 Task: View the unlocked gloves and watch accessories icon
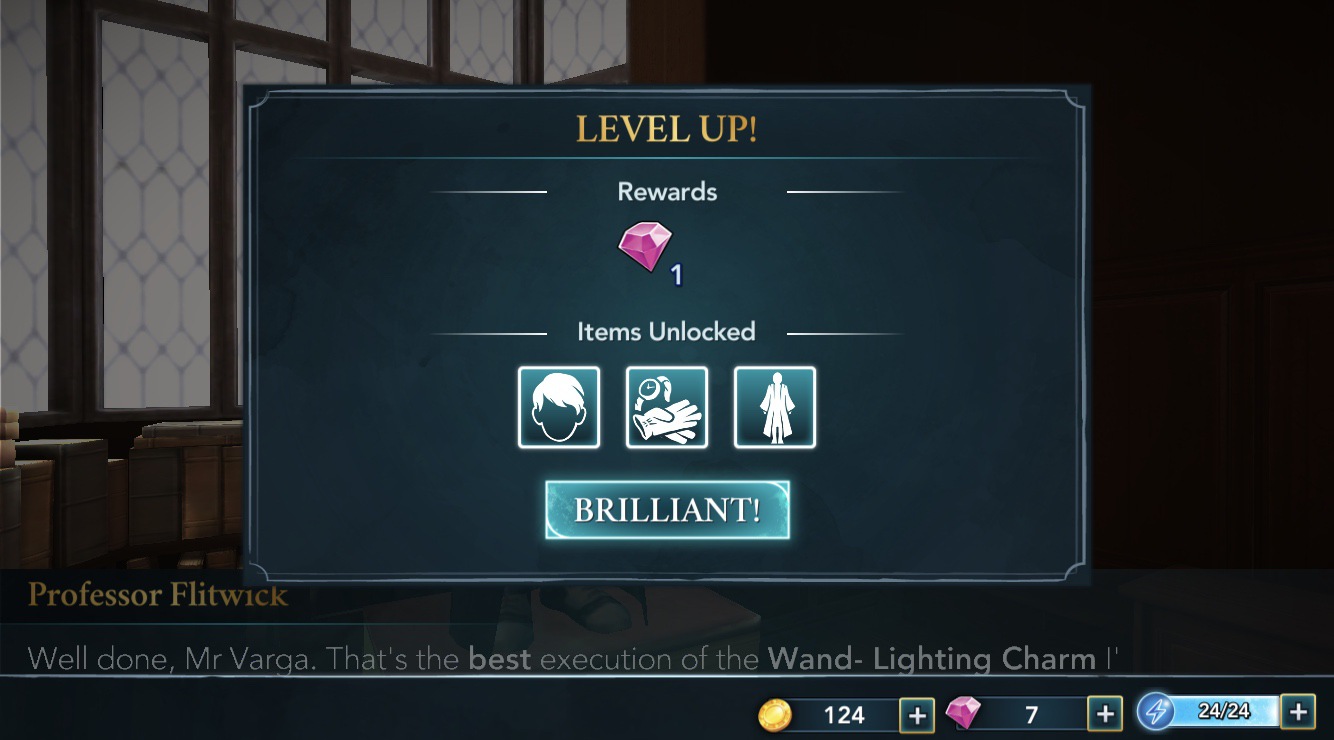(x=666, y=407)
